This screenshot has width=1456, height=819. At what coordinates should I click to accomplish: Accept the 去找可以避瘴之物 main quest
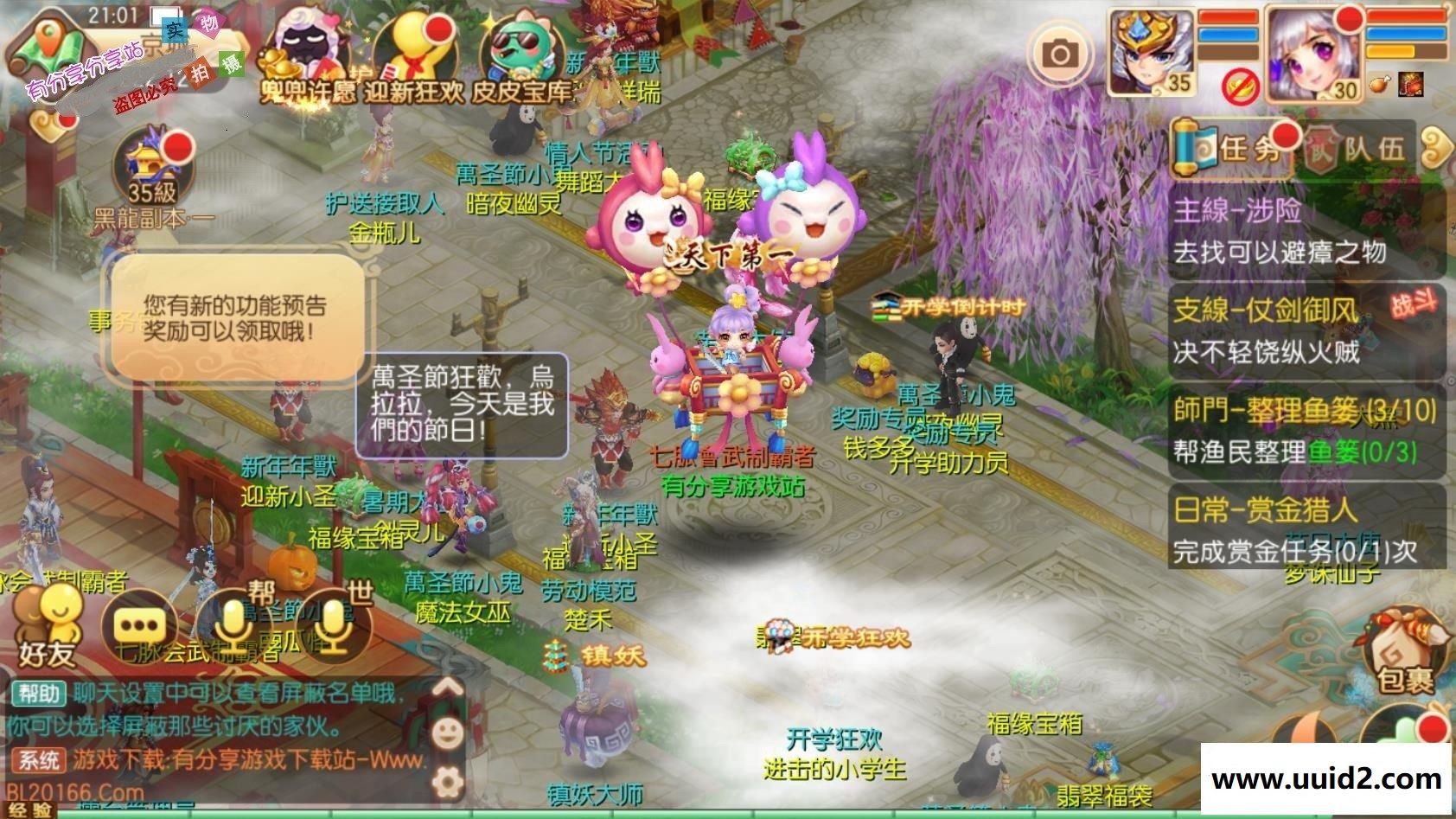click(1280, 251)
